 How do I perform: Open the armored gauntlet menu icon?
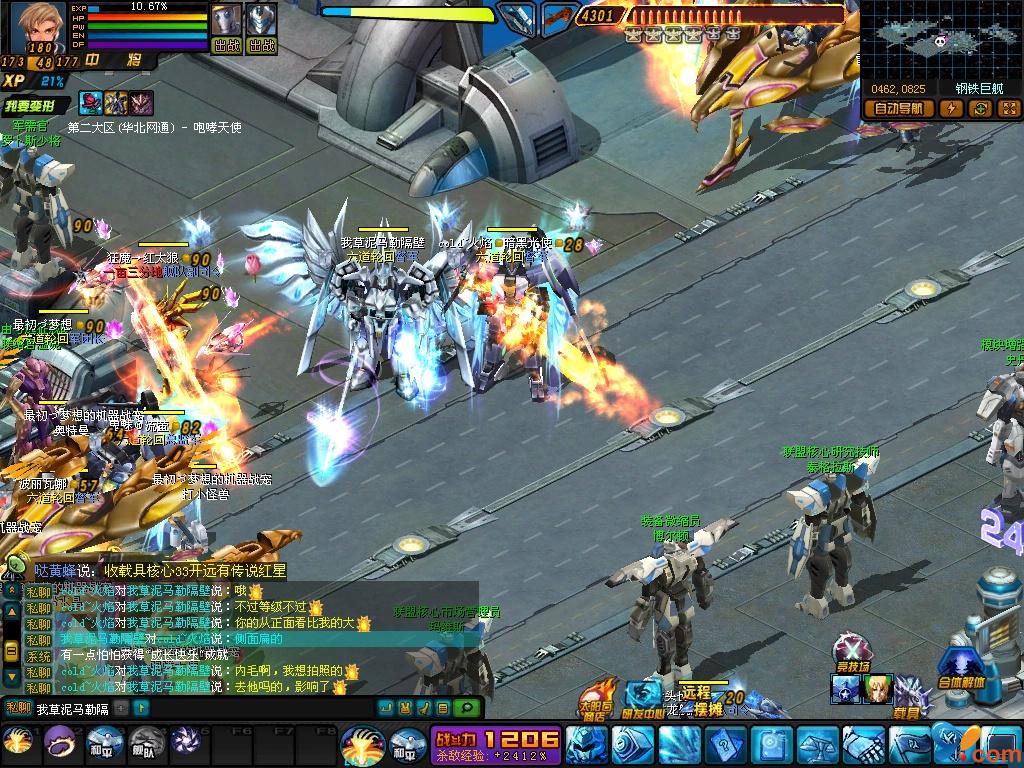(x=862, y=745)
